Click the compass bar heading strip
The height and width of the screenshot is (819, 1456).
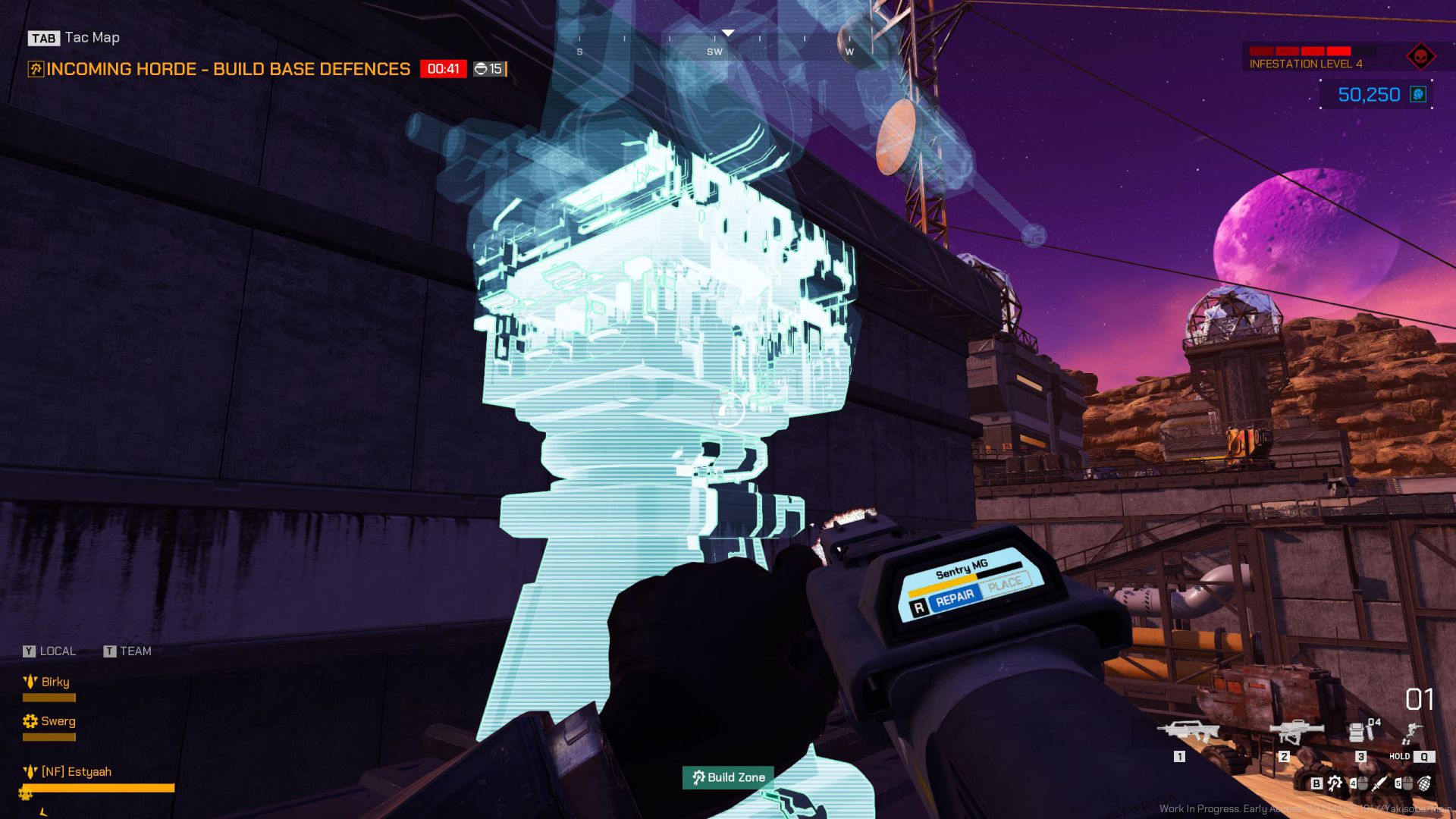pos(714,44)
